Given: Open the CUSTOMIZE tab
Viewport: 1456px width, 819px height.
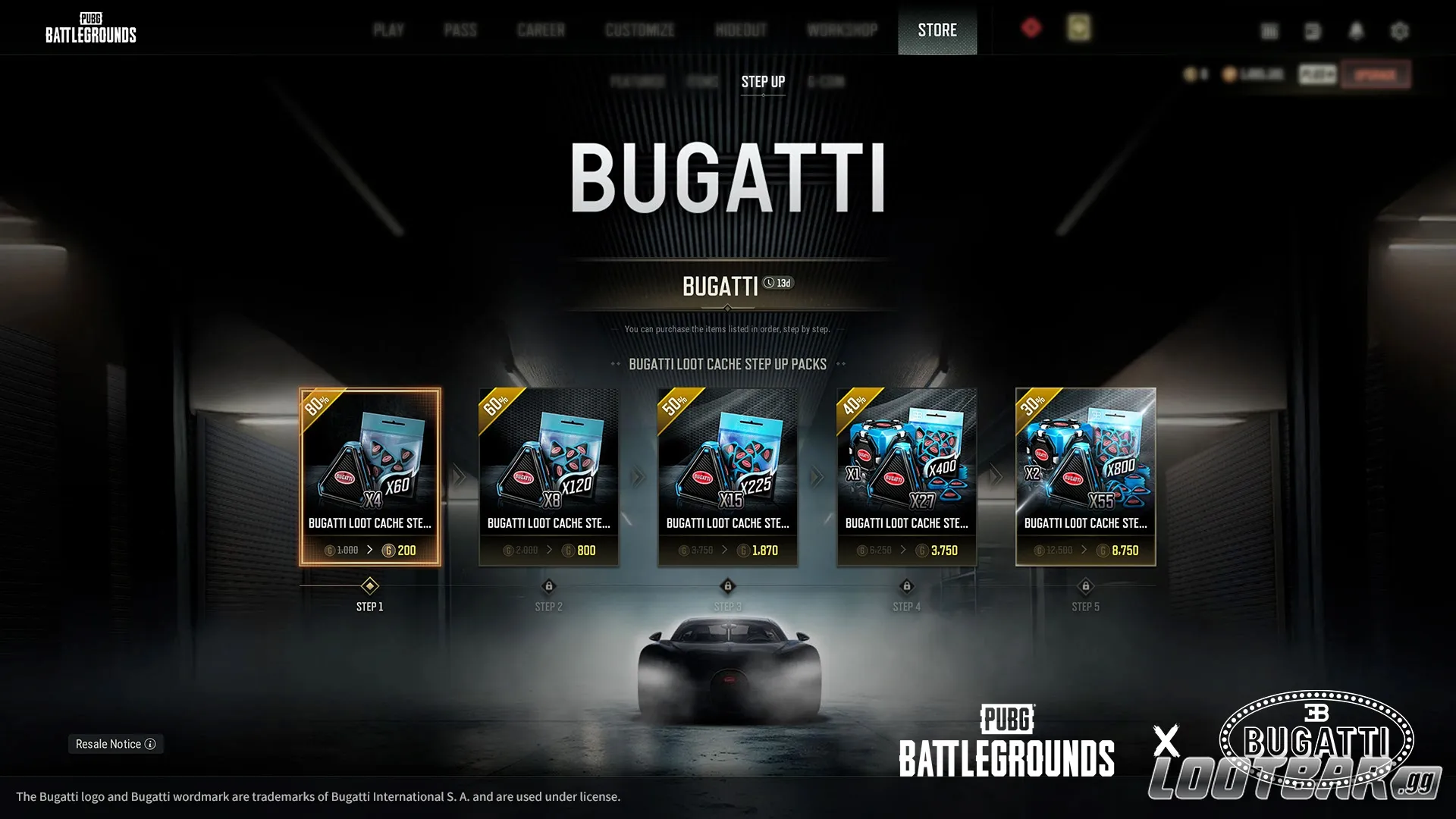Looking at the screenshot, I should click(639, 30).
